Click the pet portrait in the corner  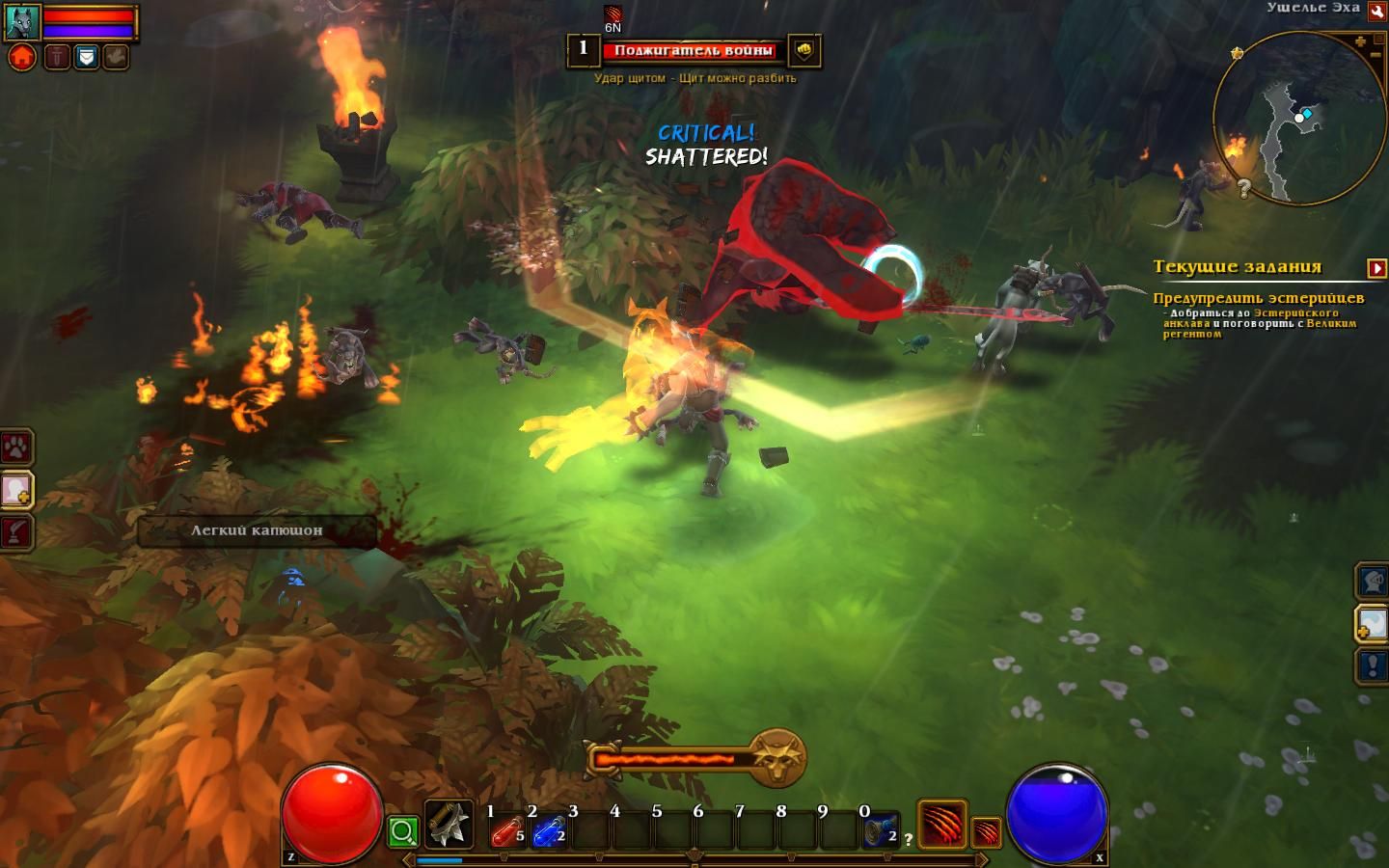tap(22, 22)
